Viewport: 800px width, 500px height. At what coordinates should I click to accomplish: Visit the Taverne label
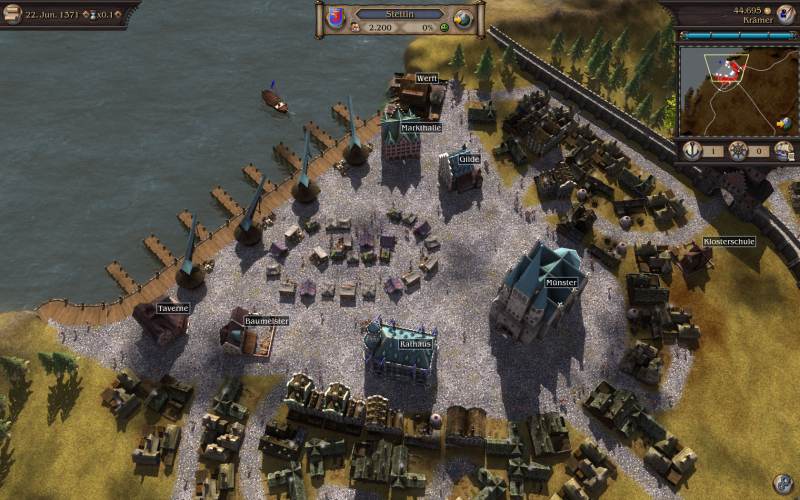click(172, 309)
